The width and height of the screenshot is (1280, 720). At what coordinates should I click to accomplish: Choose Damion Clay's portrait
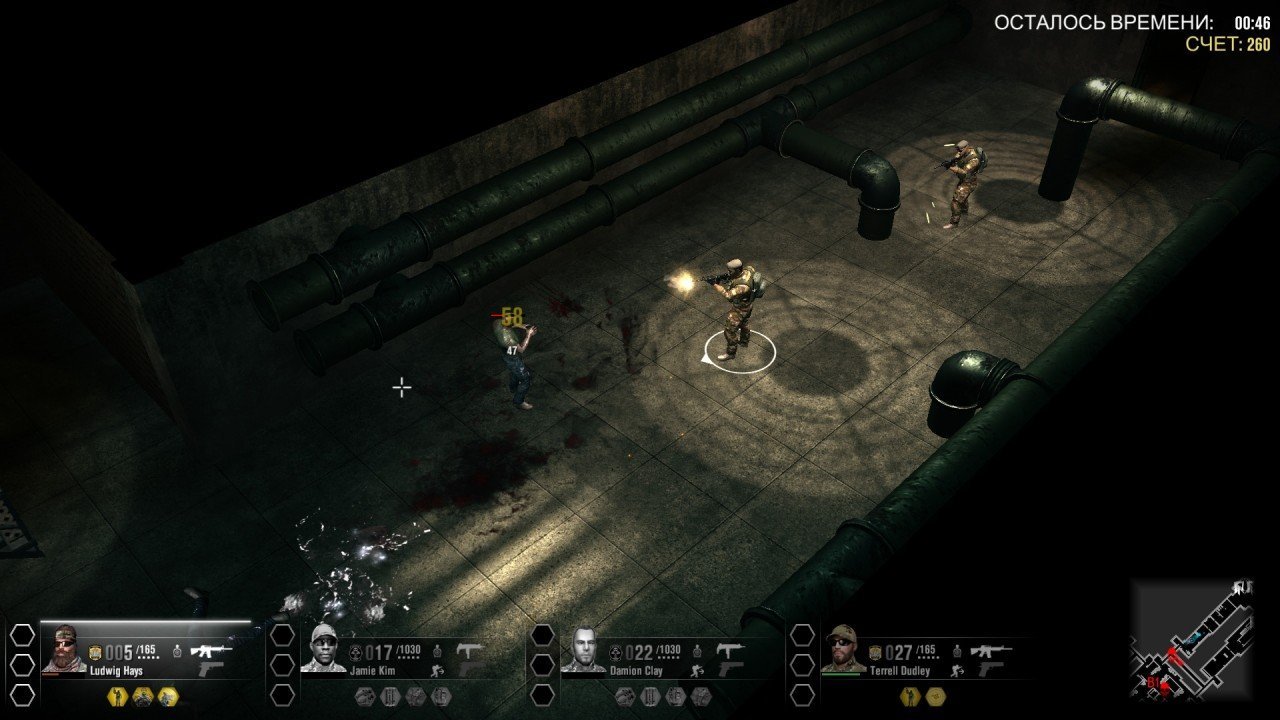[x=584, y=648]
